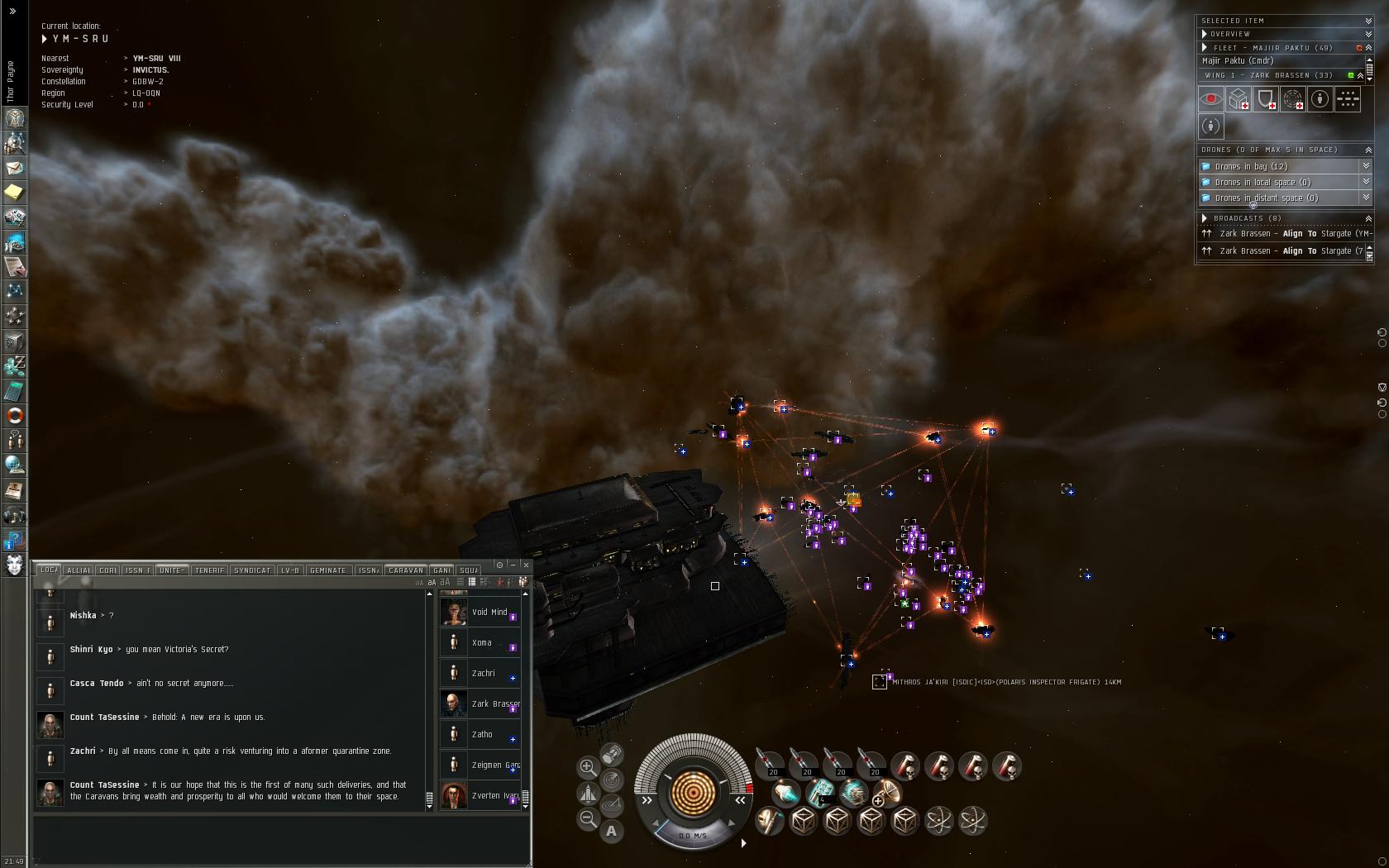This screenshot has height=868, width=1389.
Task: Select the GEMINATE chat tab
Action: pos(327,570)
